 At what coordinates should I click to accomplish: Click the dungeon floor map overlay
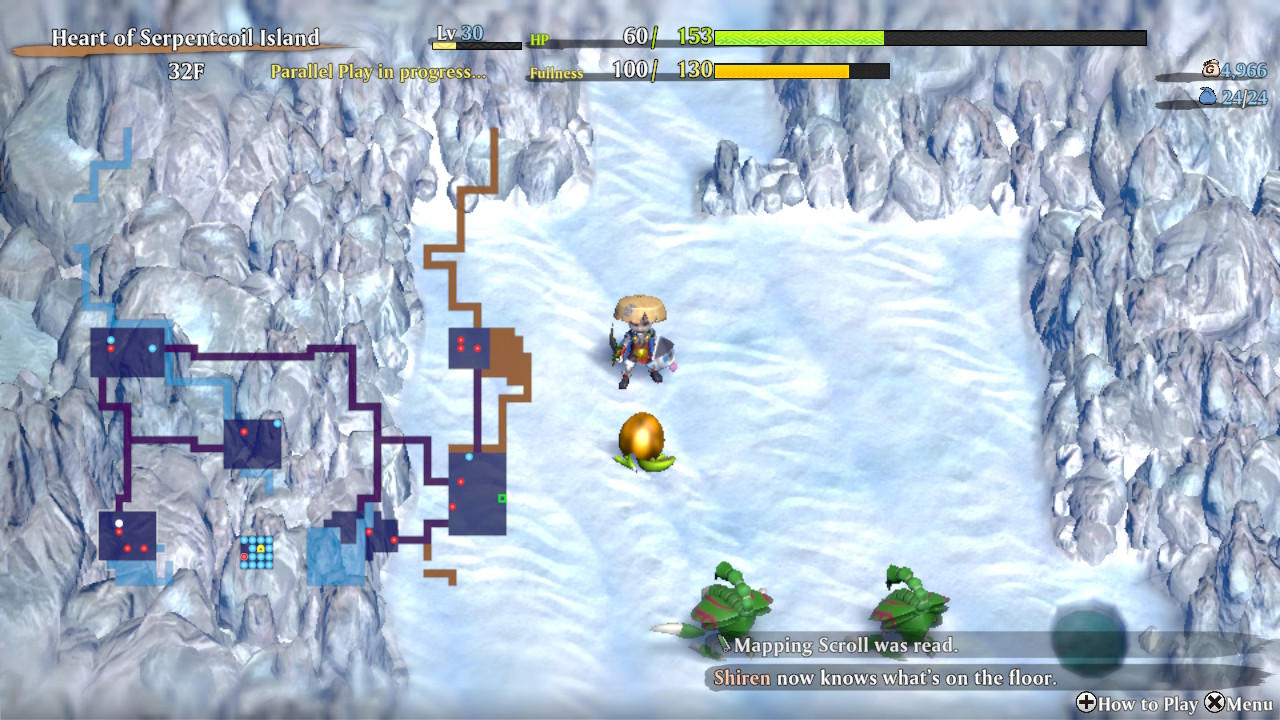point(300,400)
